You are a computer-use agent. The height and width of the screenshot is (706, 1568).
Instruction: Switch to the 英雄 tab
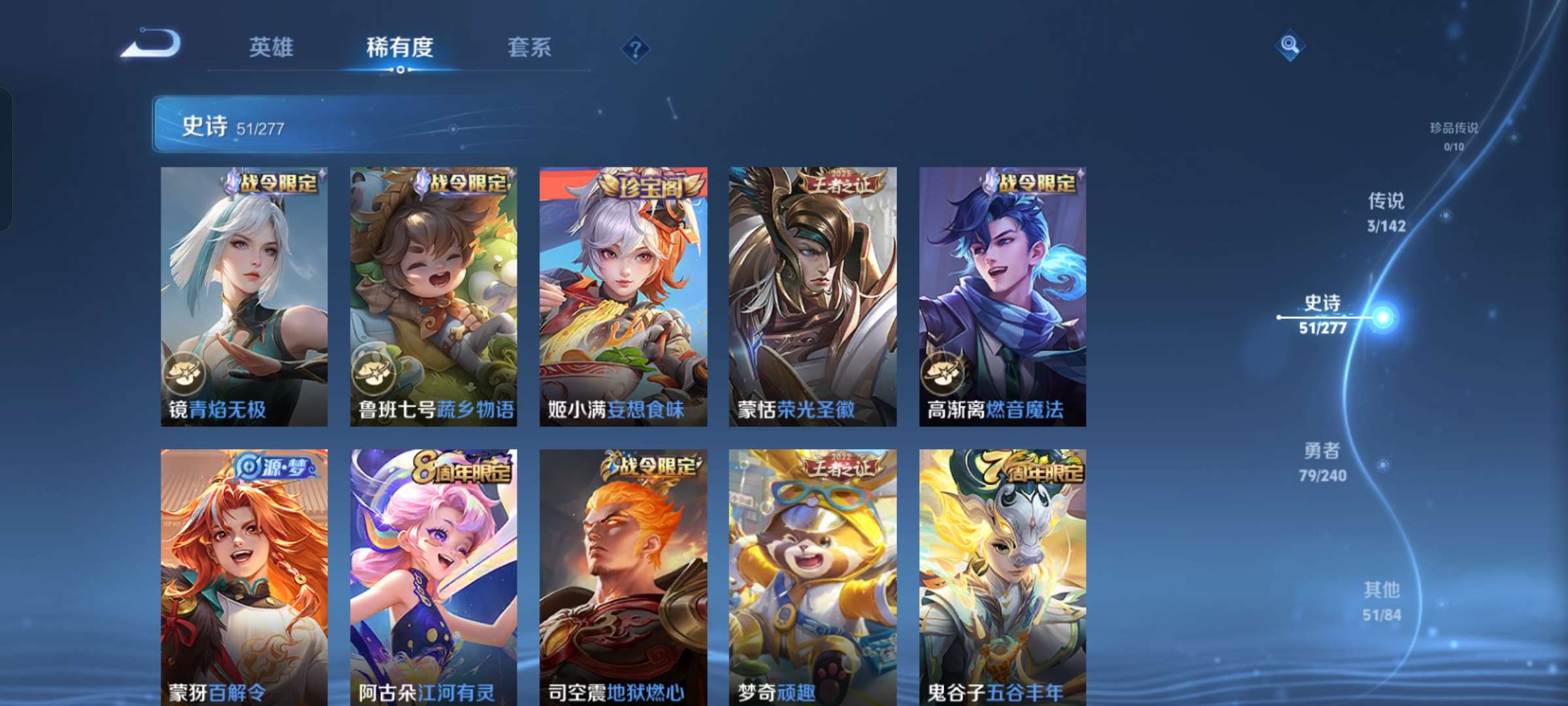[270, 47]
